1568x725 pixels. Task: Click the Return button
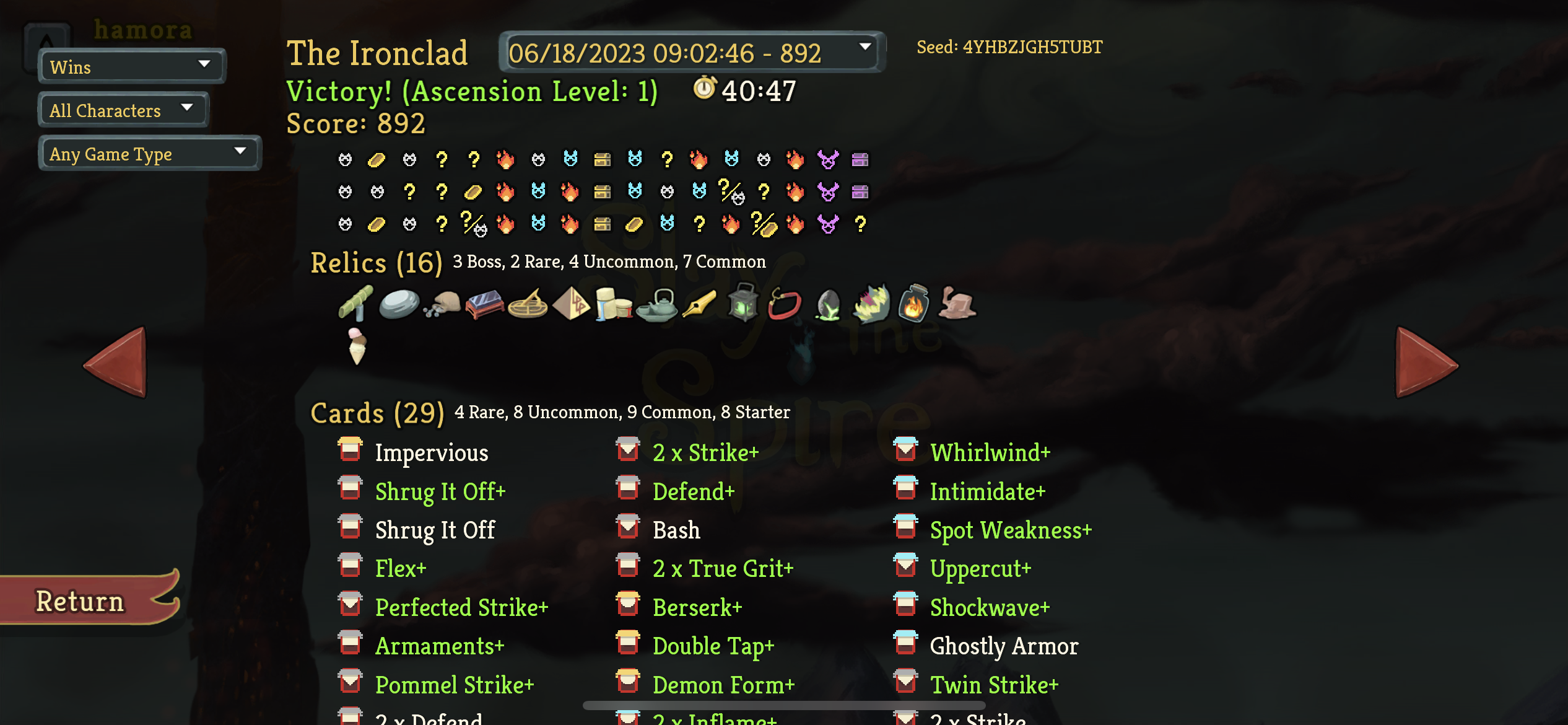pyautogui.click(x=79, y=600)
